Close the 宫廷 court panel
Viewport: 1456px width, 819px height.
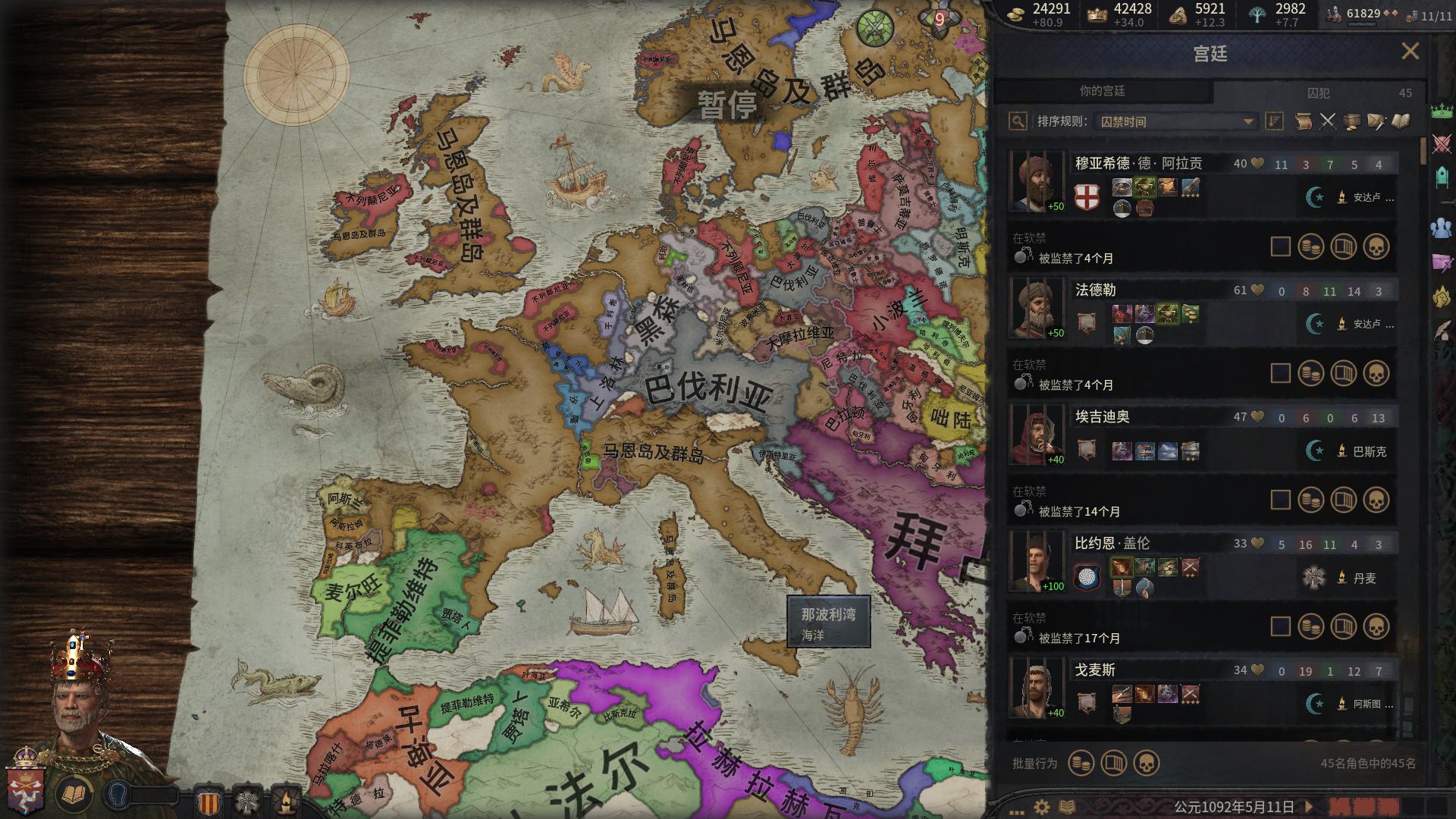1410,52
